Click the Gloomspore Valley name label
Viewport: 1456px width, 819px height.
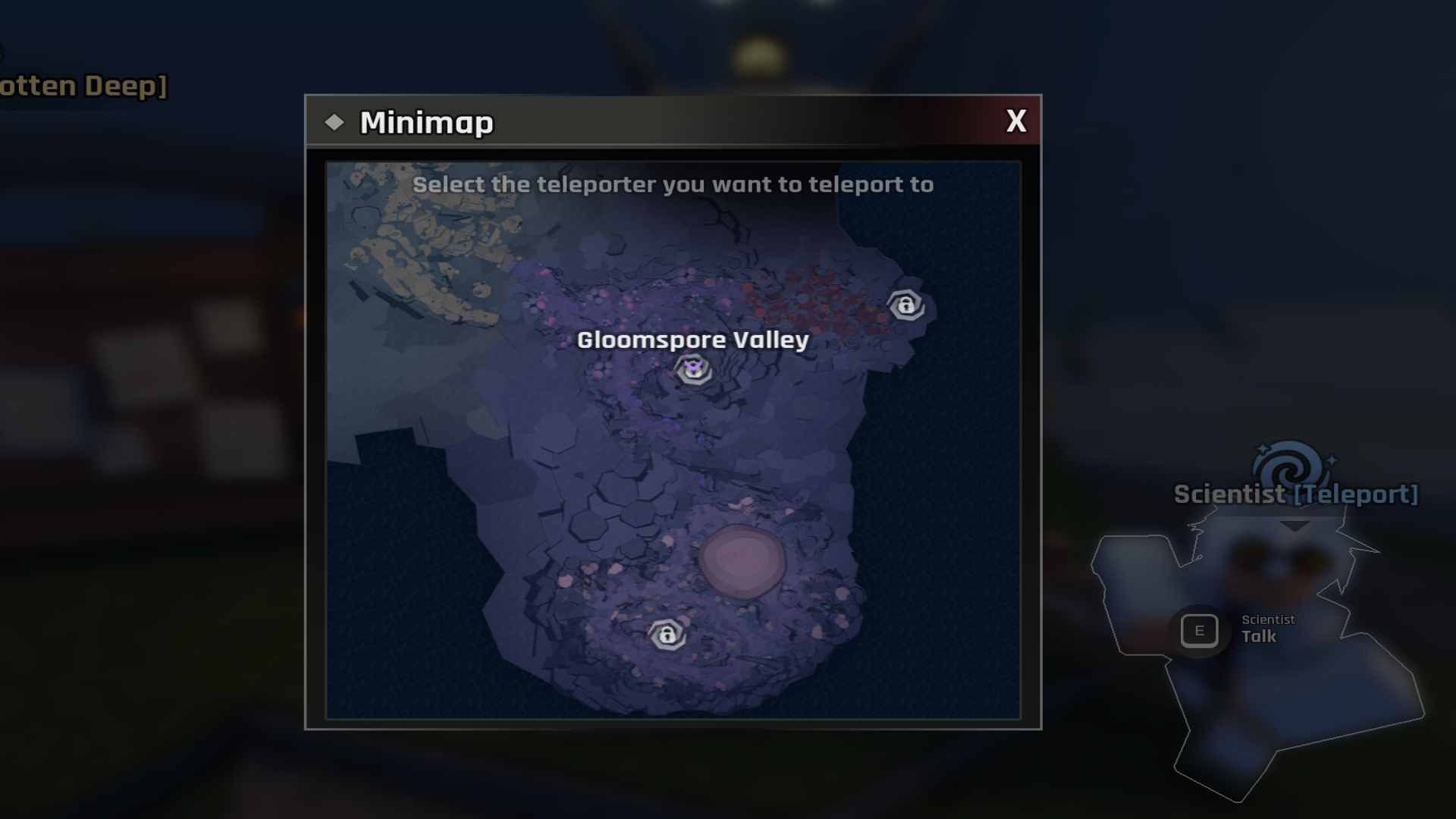coord(692,341)
